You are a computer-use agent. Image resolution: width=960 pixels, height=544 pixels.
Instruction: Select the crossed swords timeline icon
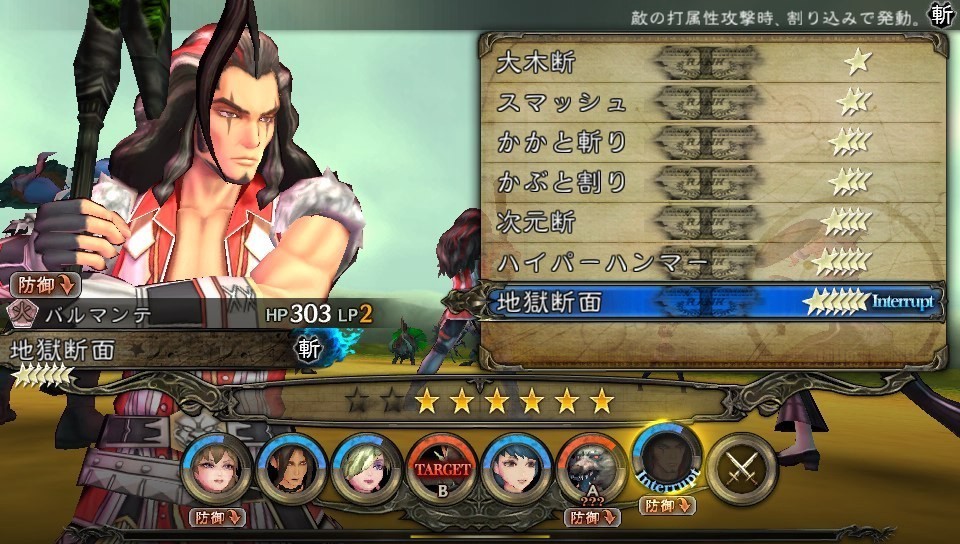click(x=742, y=468)
